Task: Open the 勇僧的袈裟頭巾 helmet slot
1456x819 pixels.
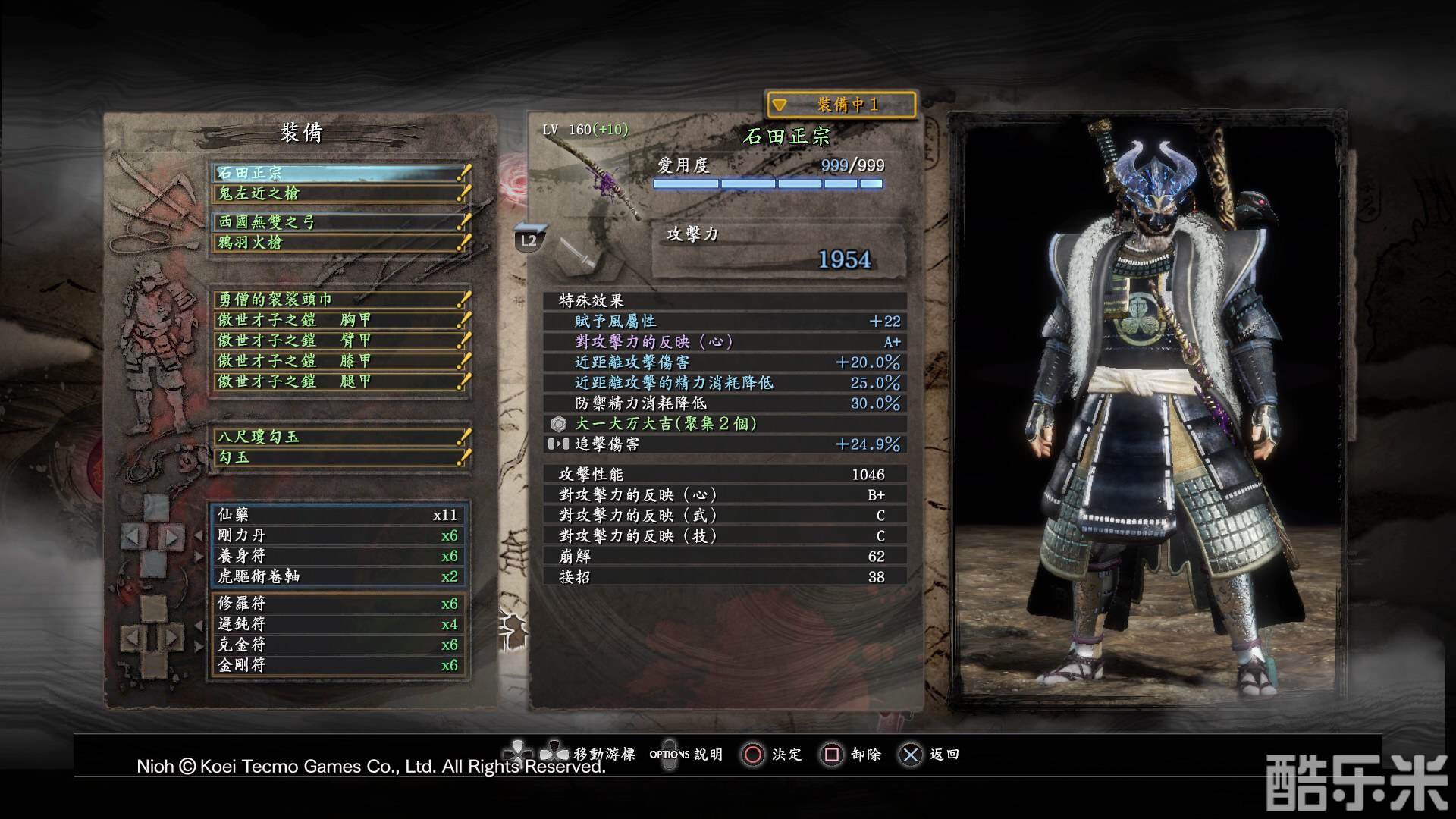Action: coord(340,300)
